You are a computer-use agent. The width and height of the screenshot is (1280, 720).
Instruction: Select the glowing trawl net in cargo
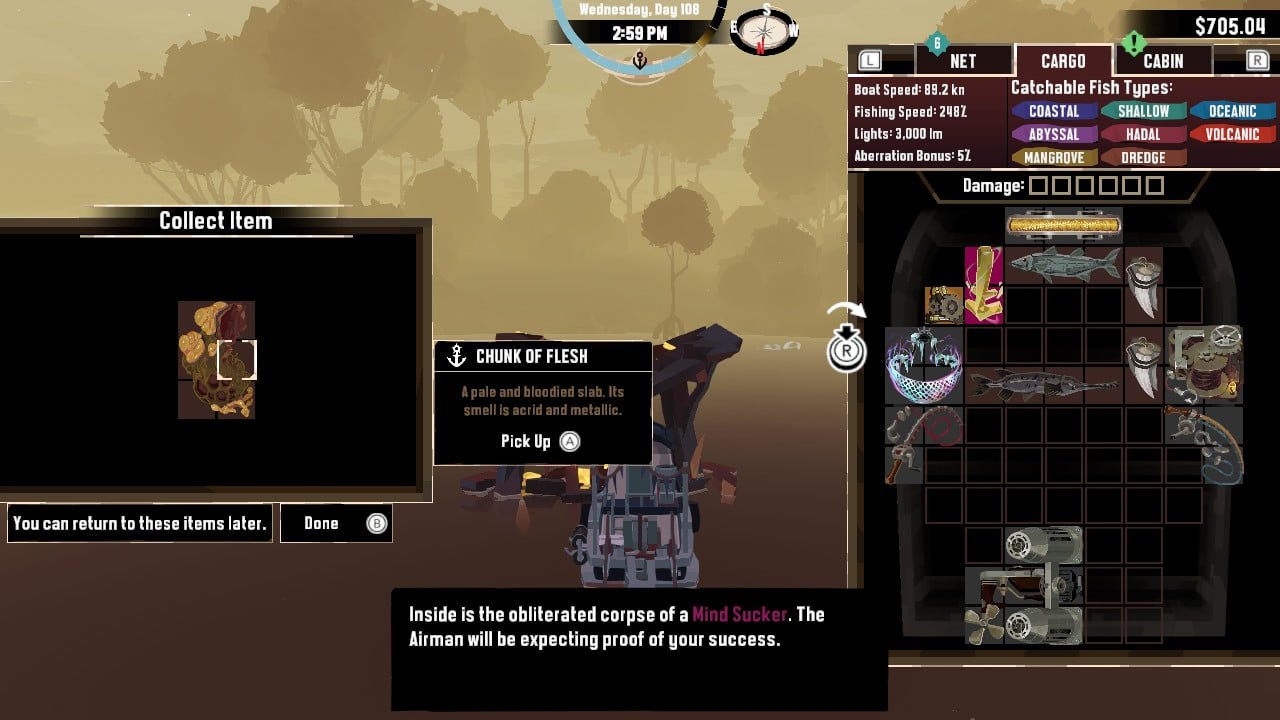pyautogui.click(x=923, y=364)
